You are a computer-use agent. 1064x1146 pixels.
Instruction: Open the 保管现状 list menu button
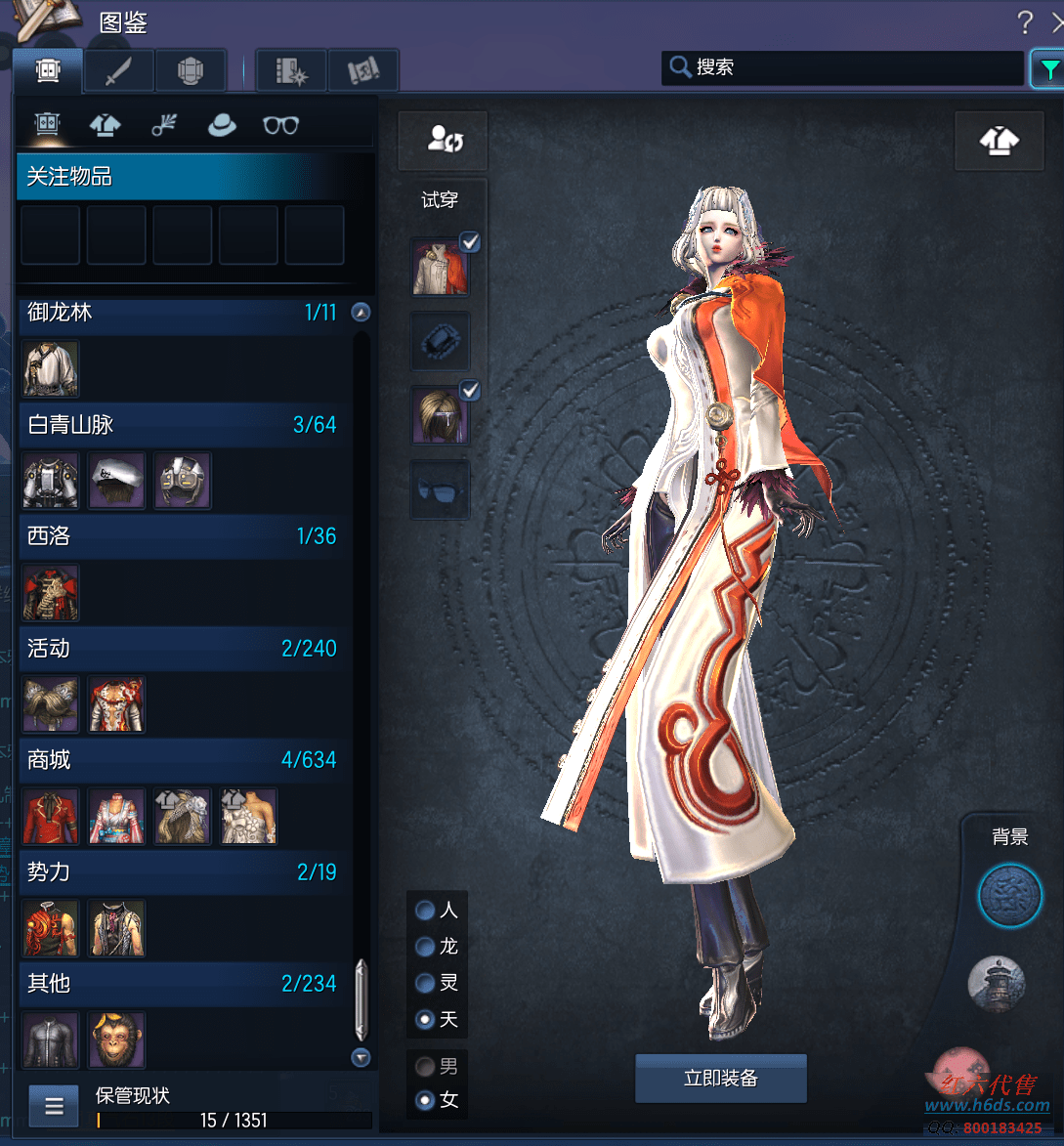(x=54, y=1106)
